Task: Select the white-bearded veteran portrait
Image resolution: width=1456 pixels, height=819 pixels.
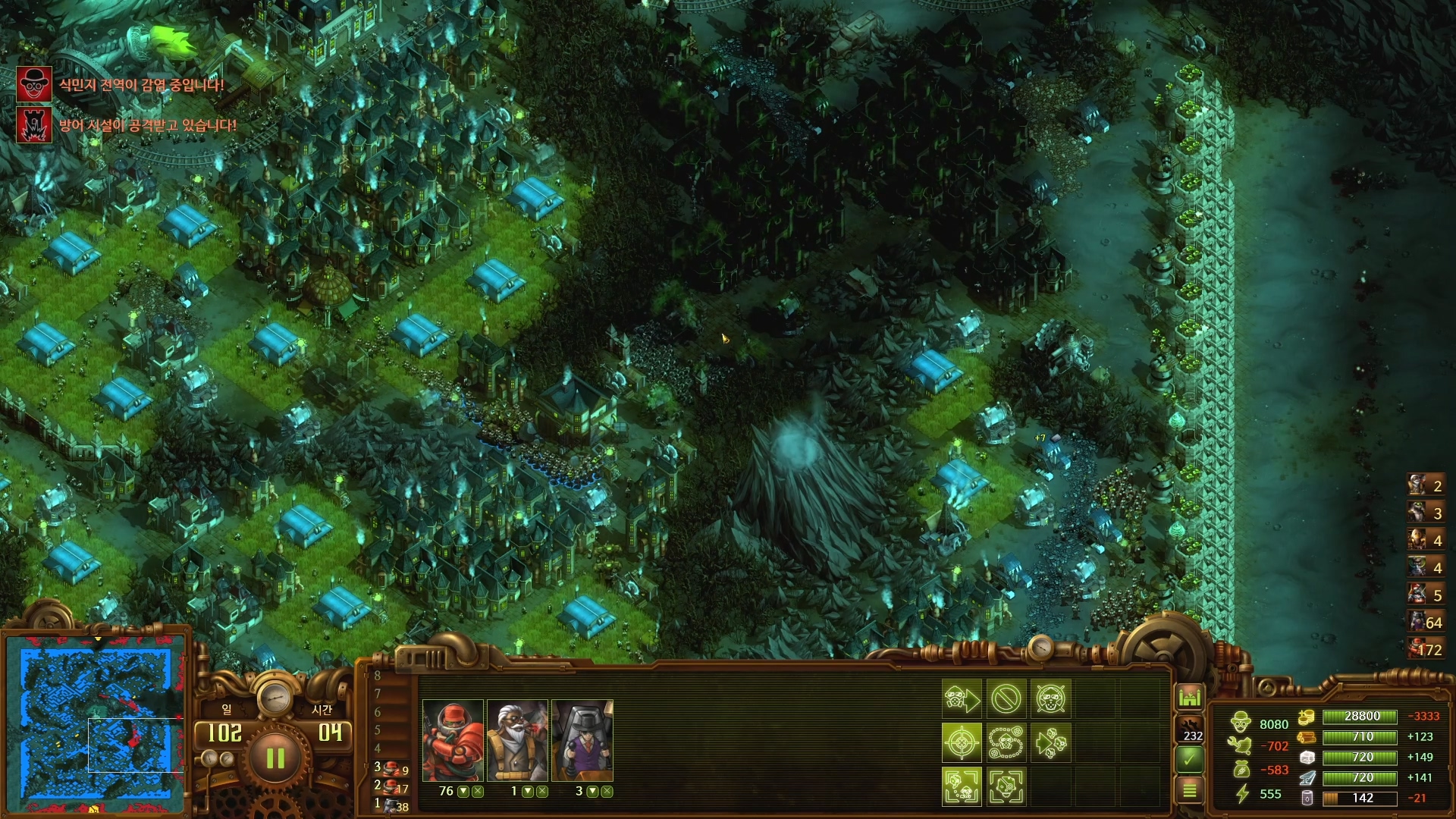Action: tap(517, 741)
